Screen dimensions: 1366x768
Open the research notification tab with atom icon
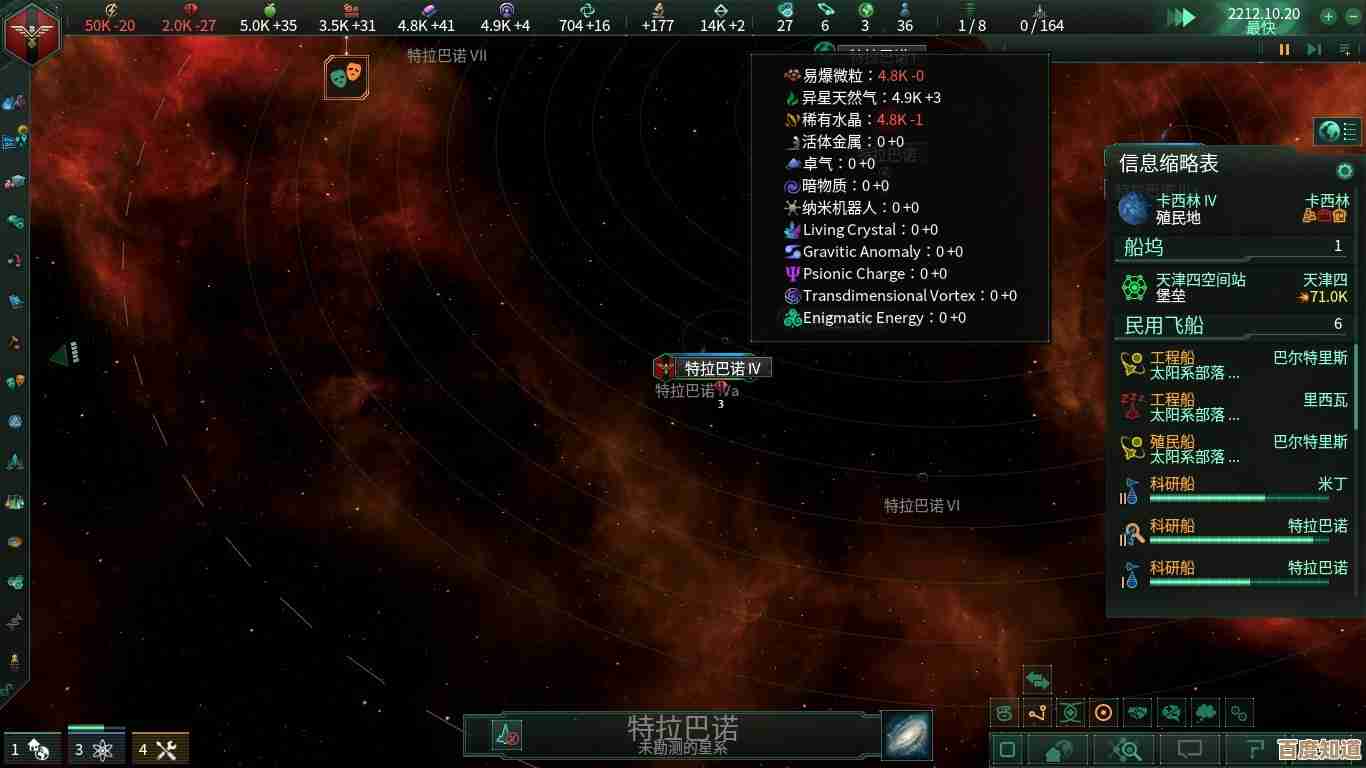pos(97,749)
